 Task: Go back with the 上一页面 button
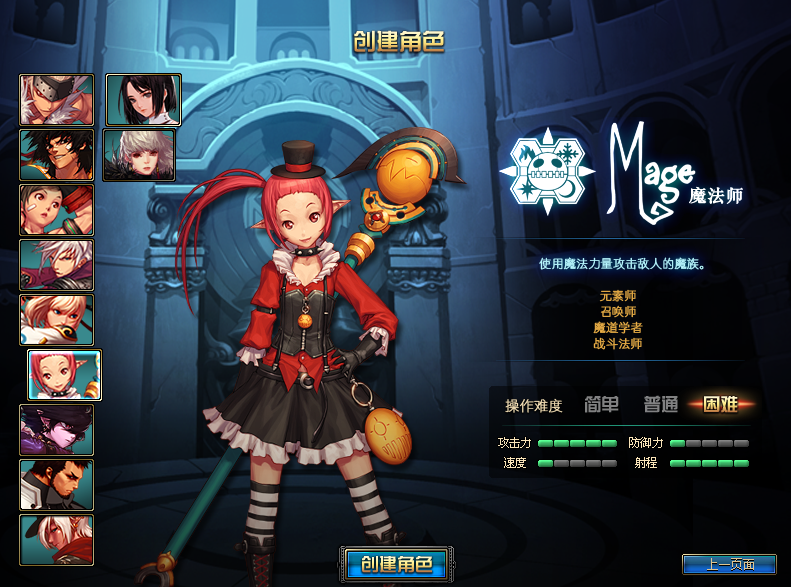point(729,565)
